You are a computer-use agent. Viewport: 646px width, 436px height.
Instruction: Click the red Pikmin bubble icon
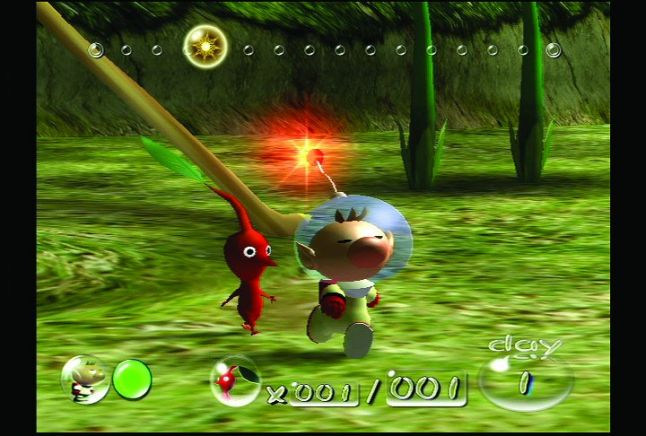pyautogui.click(x=235, y=379)
